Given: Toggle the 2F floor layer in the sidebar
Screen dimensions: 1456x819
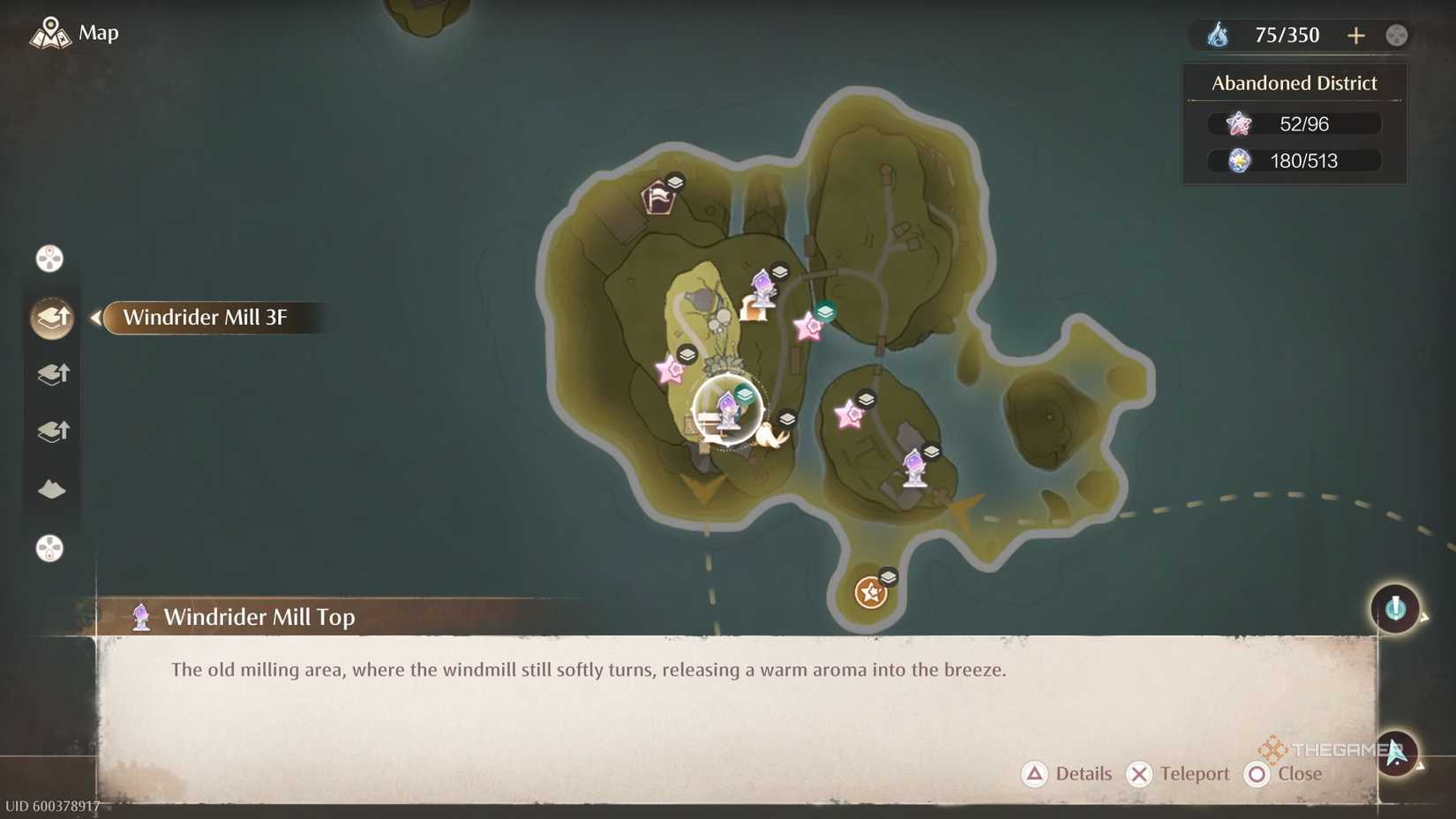Looking at the screenshot, I should tap(51, 373).
